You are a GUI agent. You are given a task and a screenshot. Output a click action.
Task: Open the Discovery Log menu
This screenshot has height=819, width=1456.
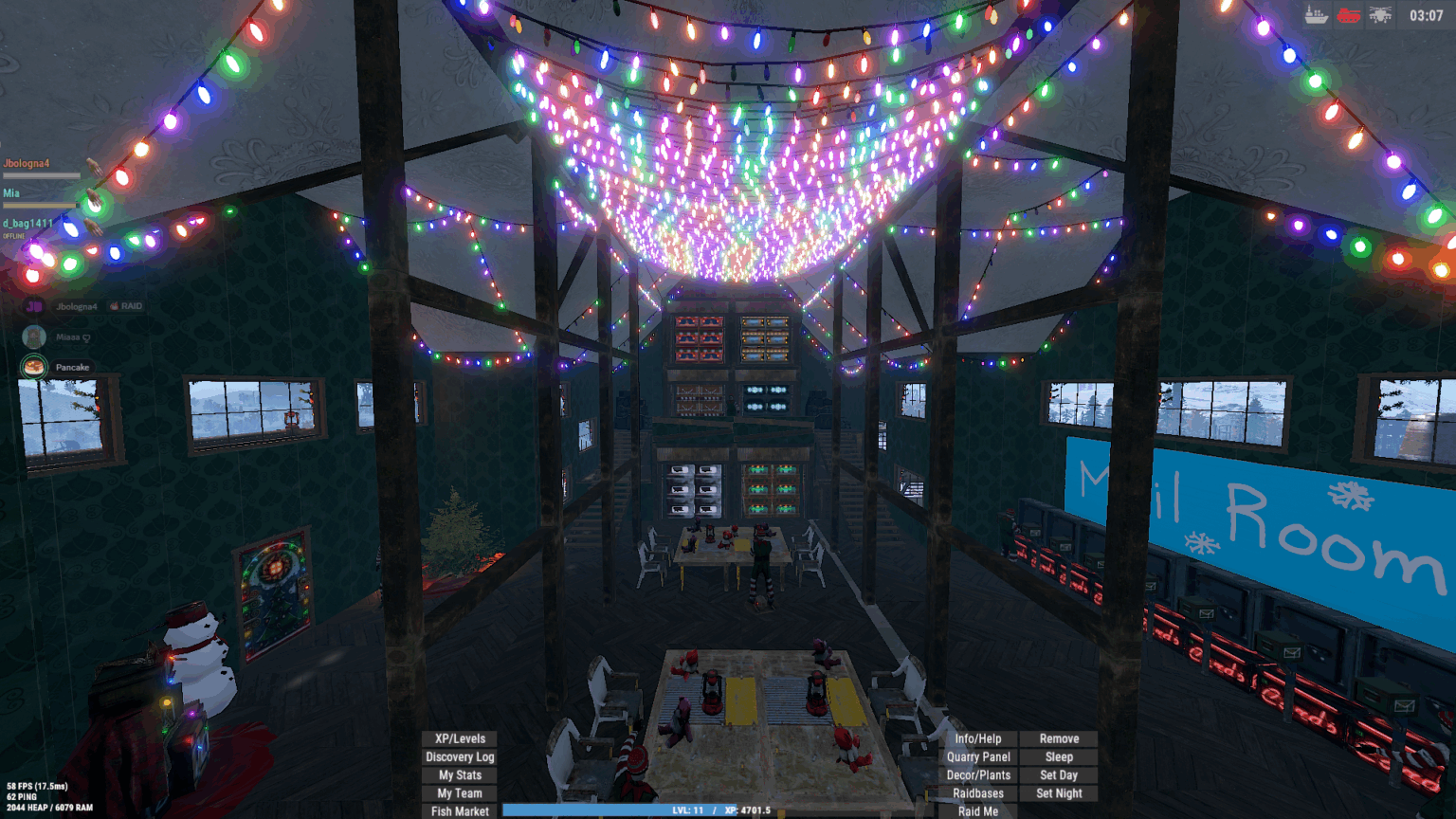coord(459,756)
